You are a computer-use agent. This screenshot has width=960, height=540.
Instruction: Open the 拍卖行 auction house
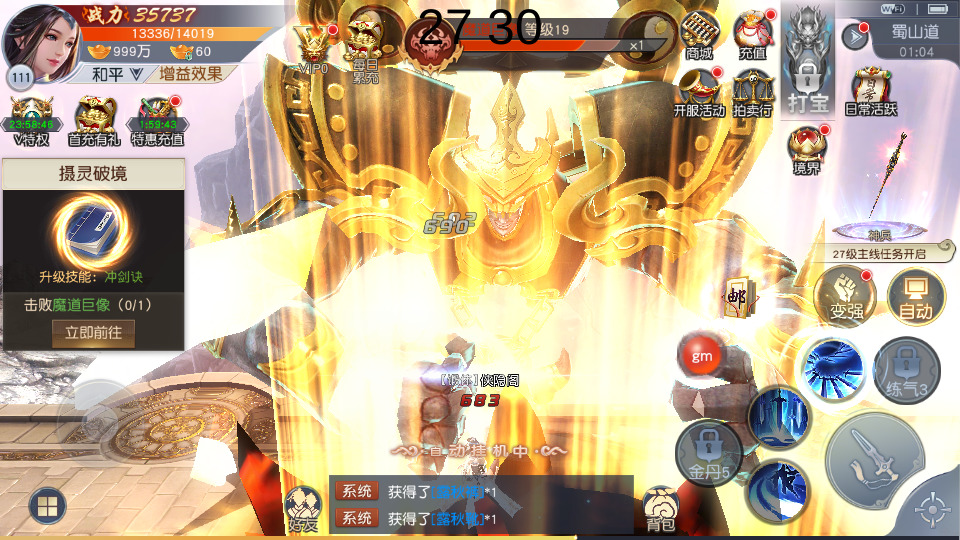(x=752, y=92)
